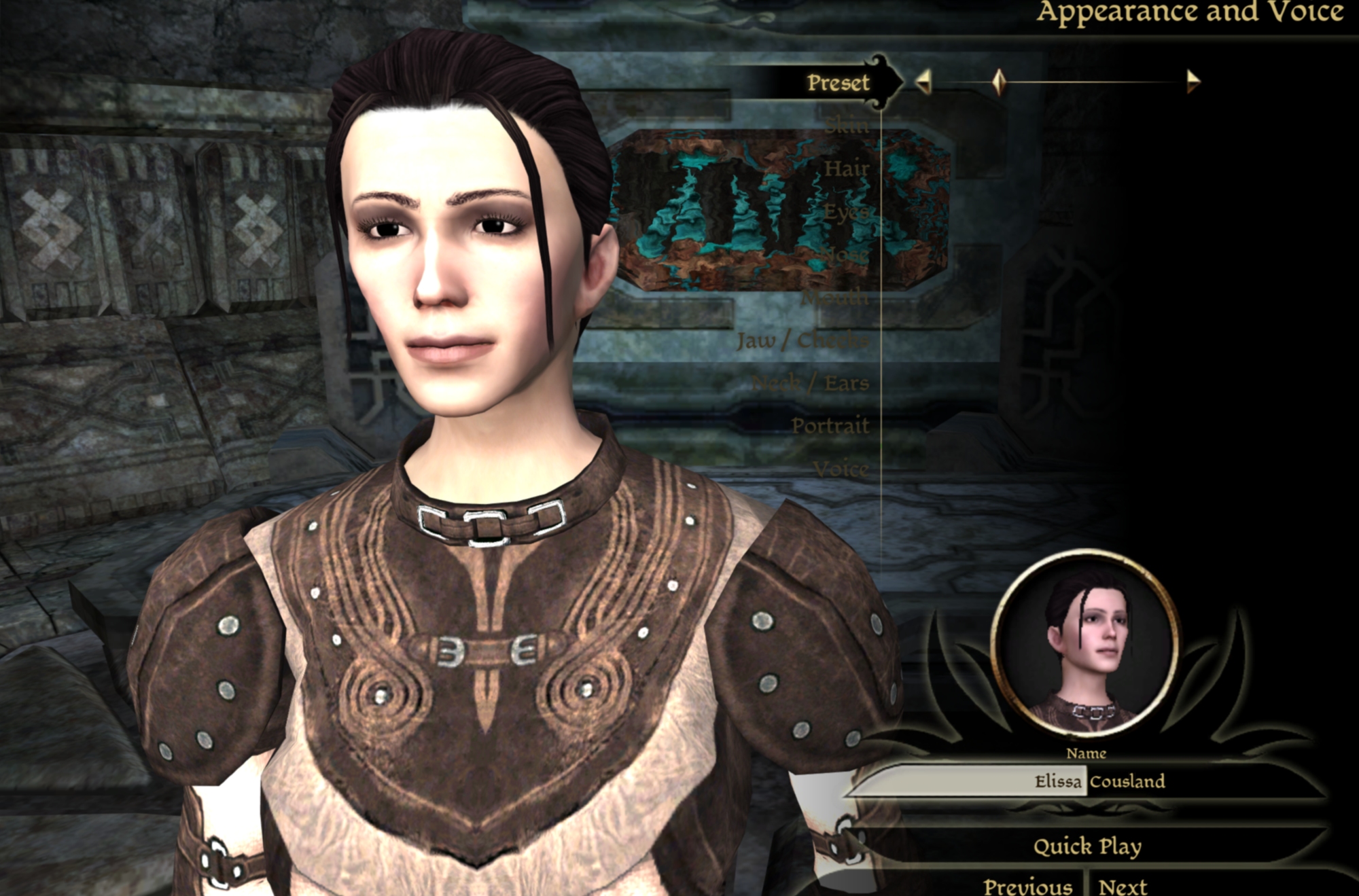Click the preset slider diamond handle
This screenshot has width=1359, height=896.
tap(998, 82)
